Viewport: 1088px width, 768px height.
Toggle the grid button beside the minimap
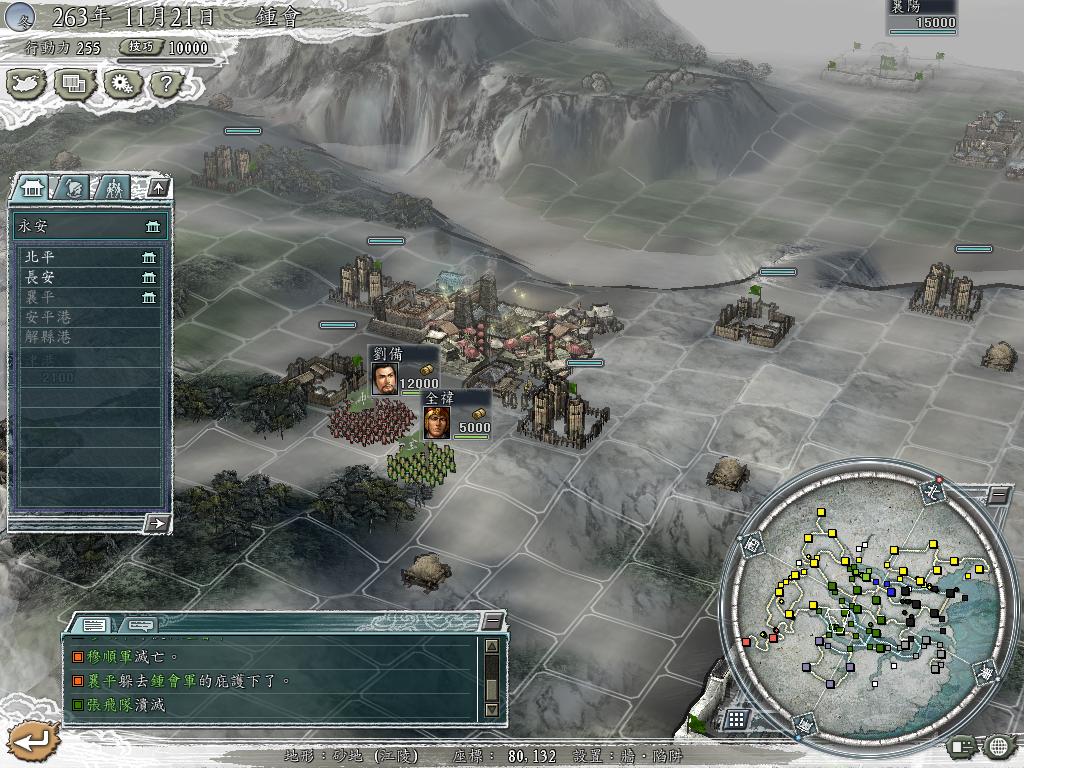pos(736,718)
